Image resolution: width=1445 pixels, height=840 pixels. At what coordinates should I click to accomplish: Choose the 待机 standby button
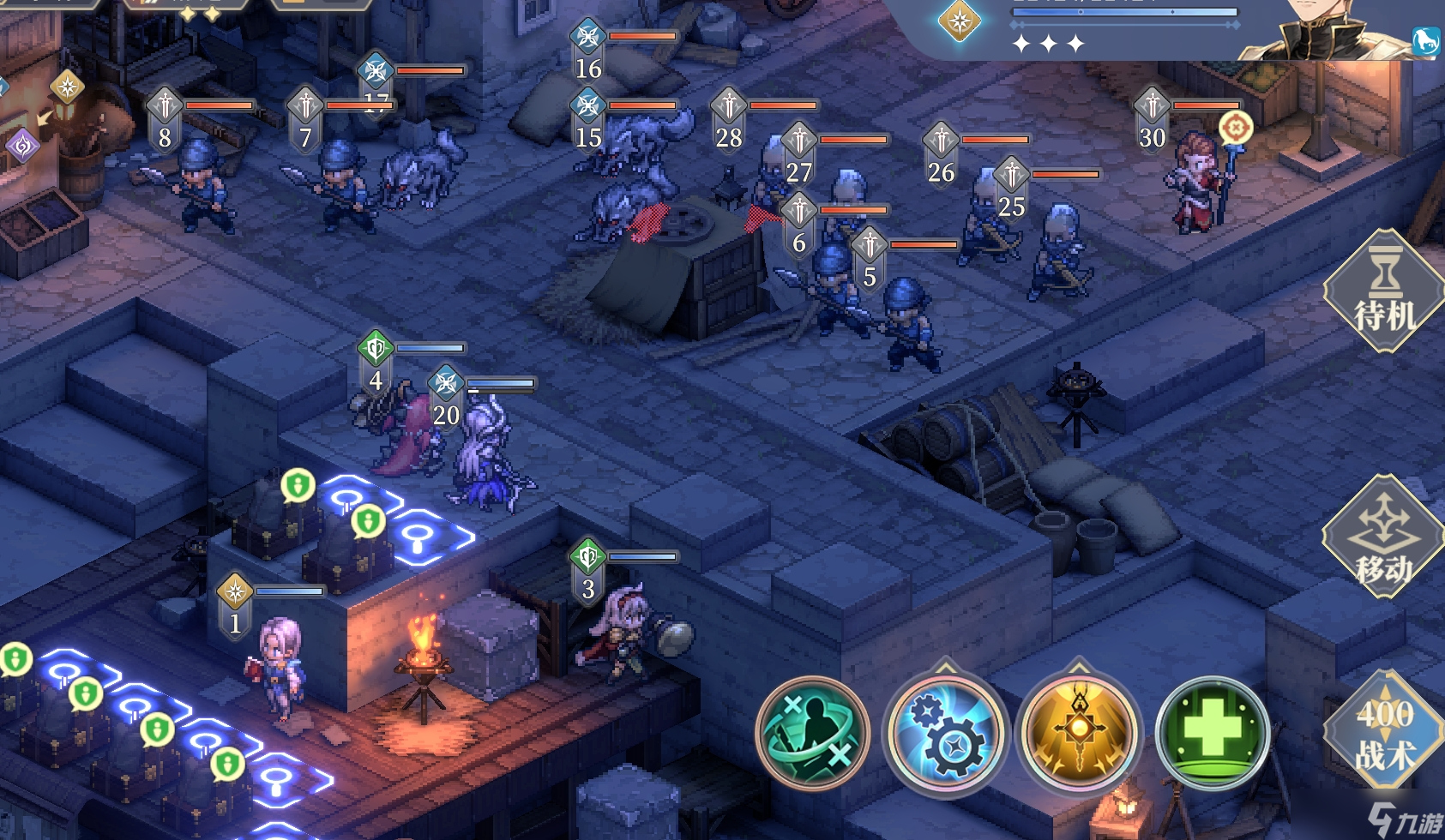point(1383,293)
